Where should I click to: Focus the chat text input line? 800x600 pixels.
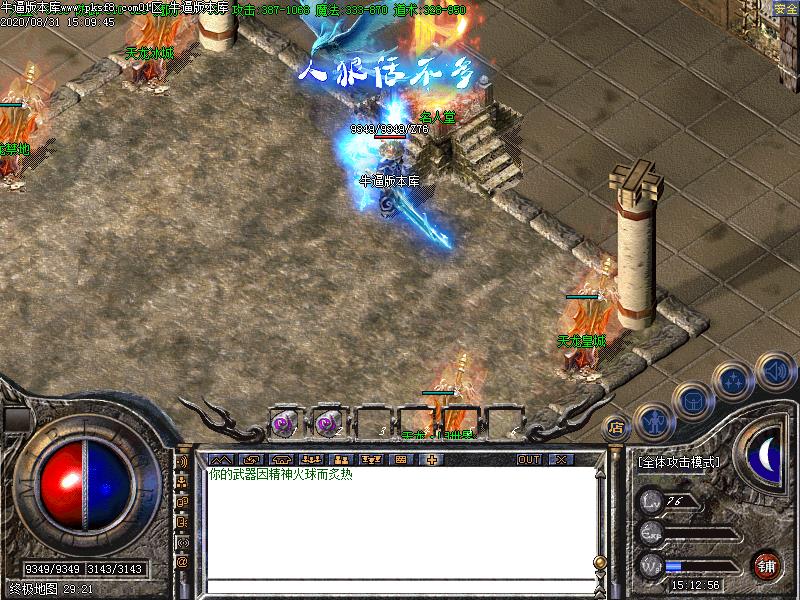click(x=400, y=585)
